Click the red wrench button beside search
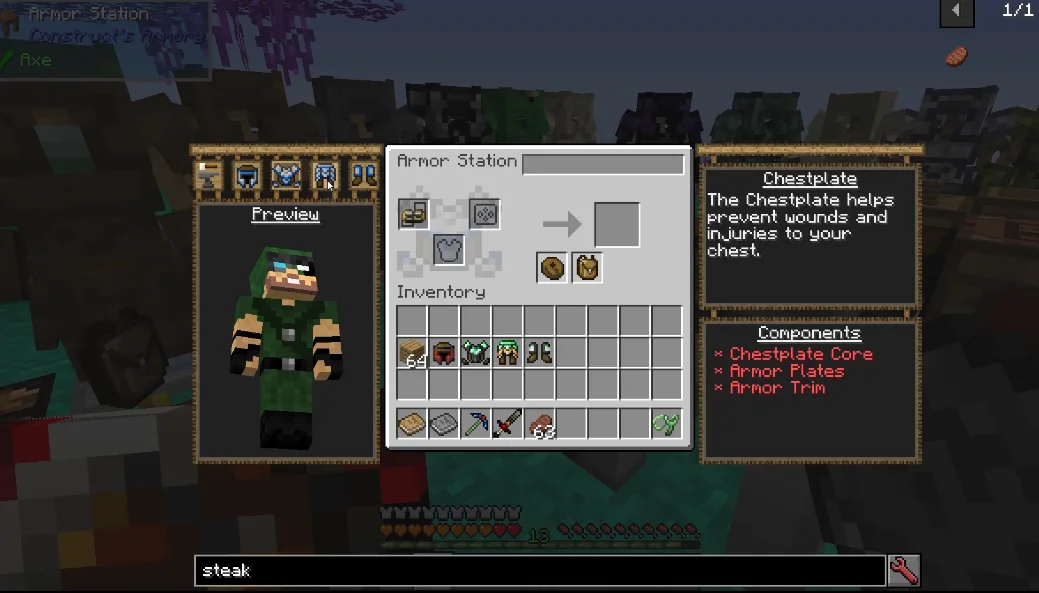 click(904, 570)
